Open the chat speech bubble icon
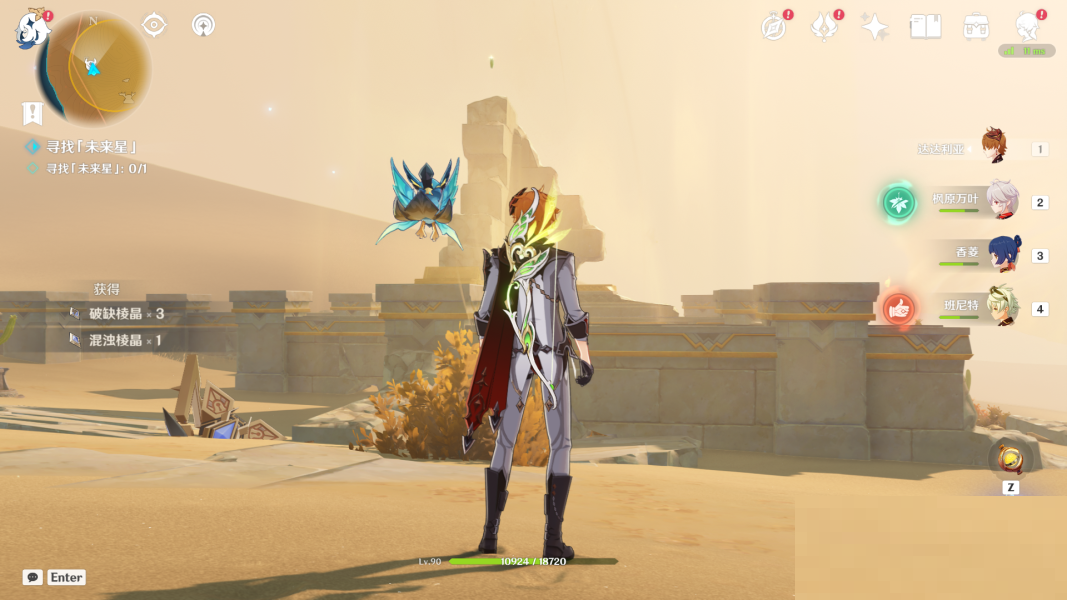The height and width of the screenshot is (600, 1067). pos(33,577)
